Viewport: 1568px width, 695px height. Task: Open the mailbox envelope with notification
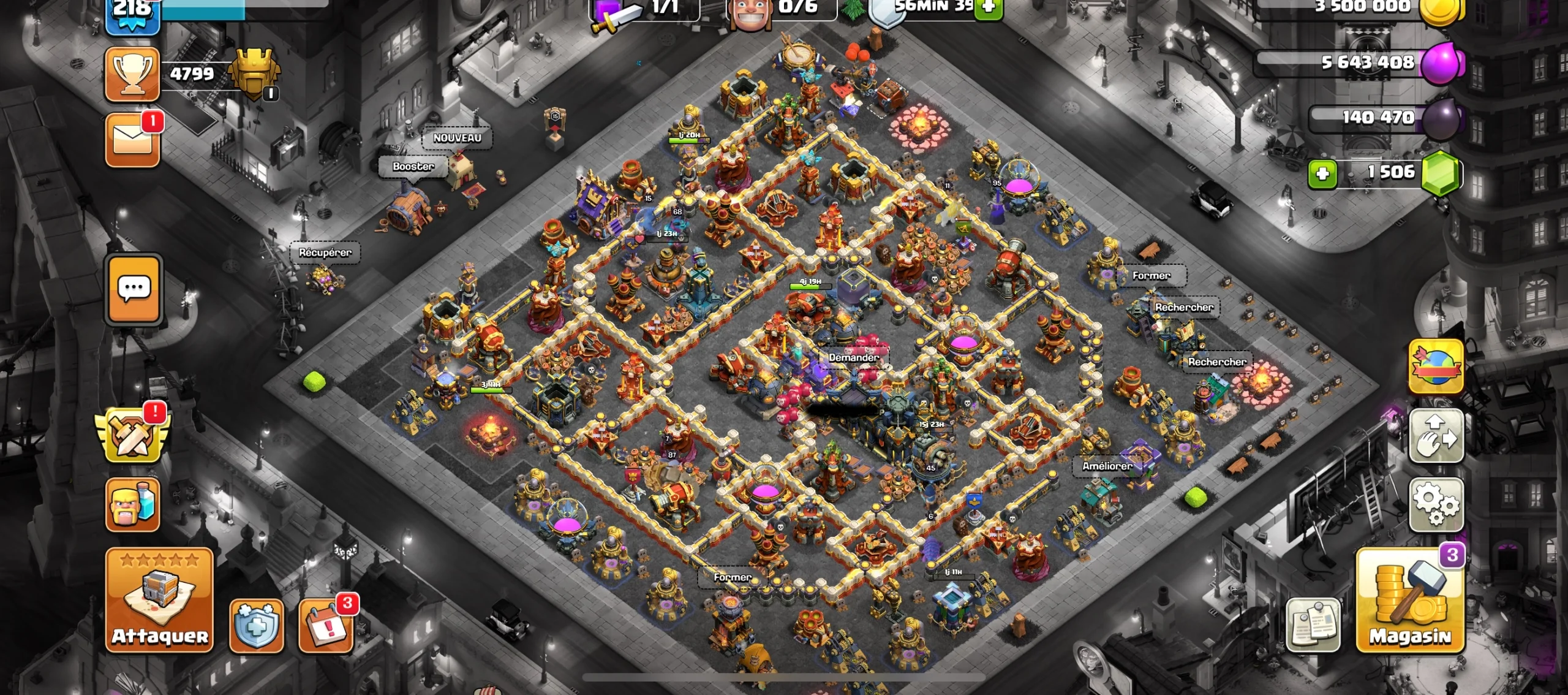click(x=132, y=140)
